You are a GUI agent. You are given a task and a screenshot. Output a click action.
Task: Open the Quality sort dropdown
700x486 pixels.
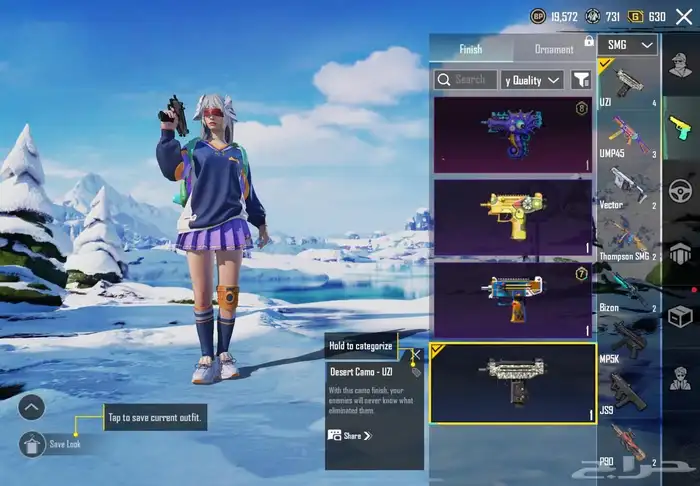coord(532,79)
